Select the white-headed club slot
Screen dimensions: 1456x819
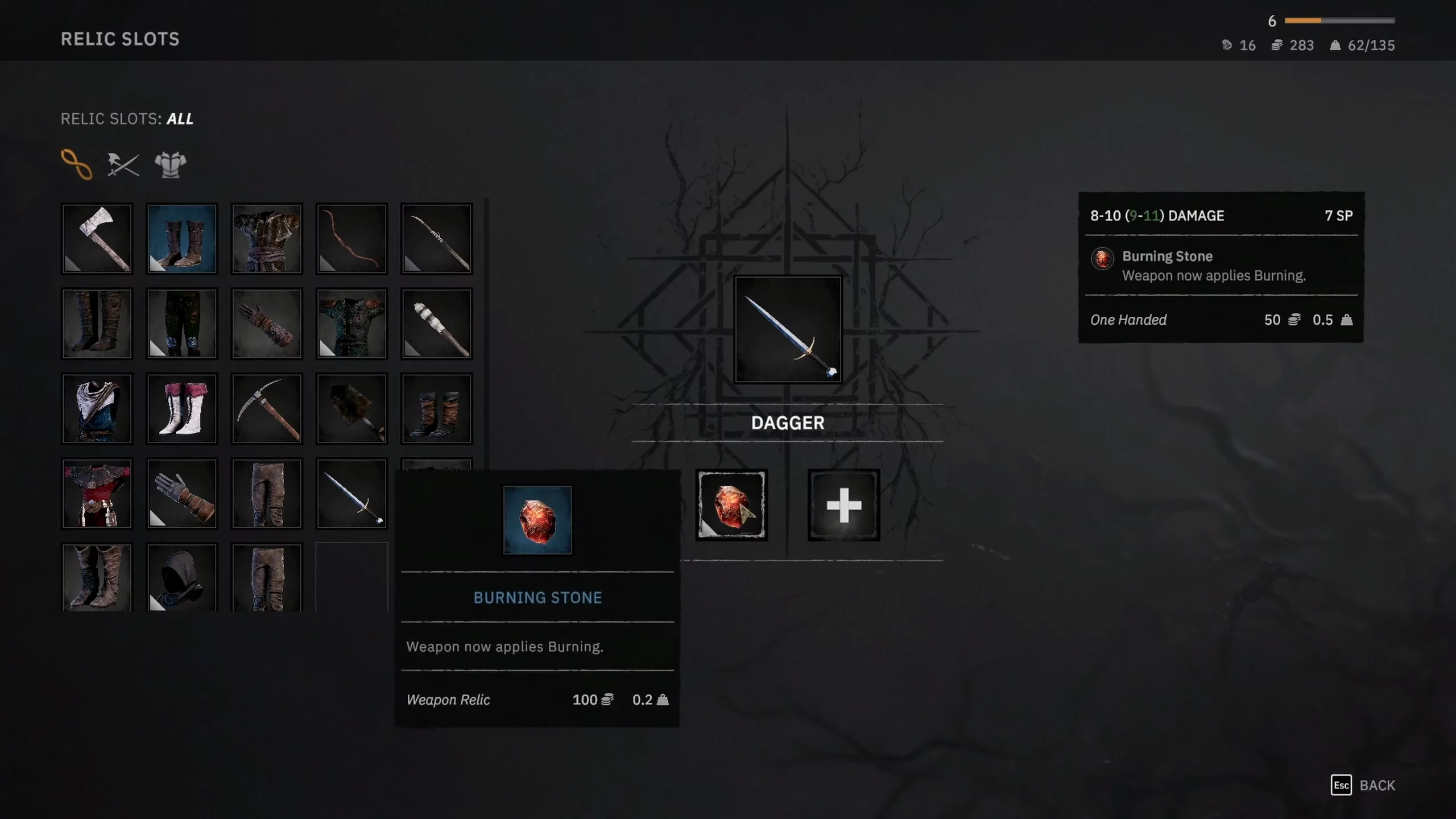[436, 324]
